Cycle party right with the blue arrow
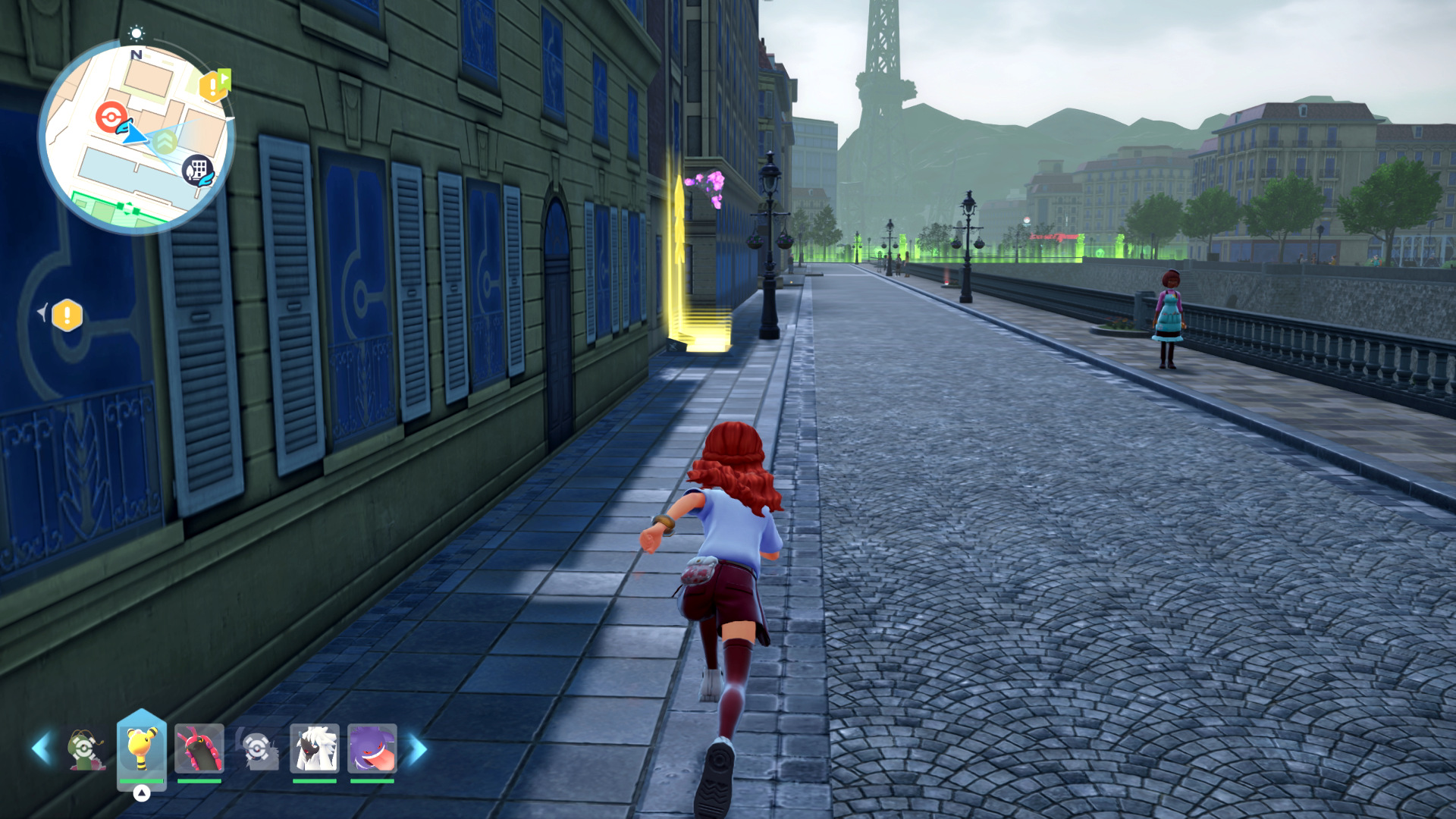The height and width of the screenshot is (819, 1456). pos(416,748)
